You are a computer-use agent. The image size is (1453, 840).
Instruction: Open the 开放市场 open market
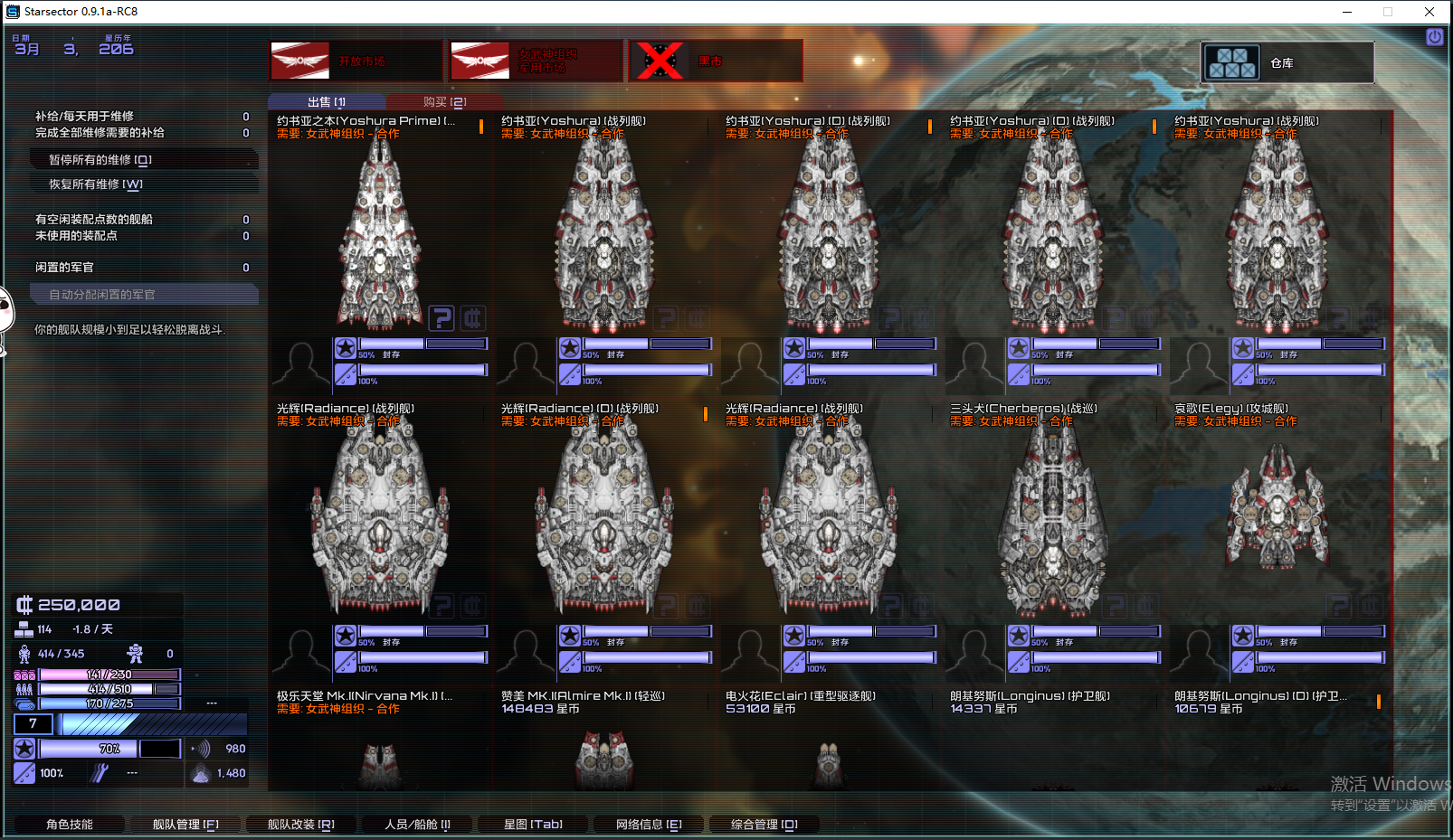pyautogui.click(x=356, y=61)
